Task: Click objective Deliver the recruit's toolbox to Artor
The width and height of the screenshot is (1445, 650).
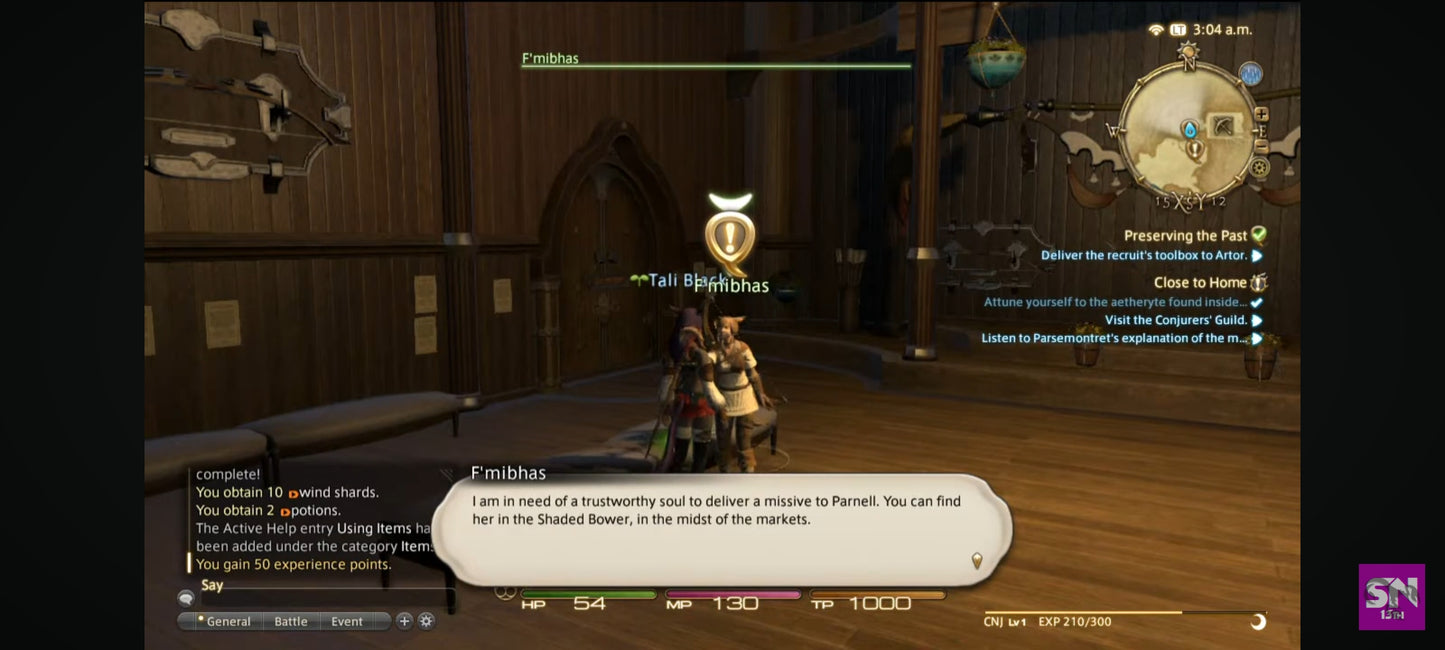Action: pyautogui.click(x=1144, y=255)
